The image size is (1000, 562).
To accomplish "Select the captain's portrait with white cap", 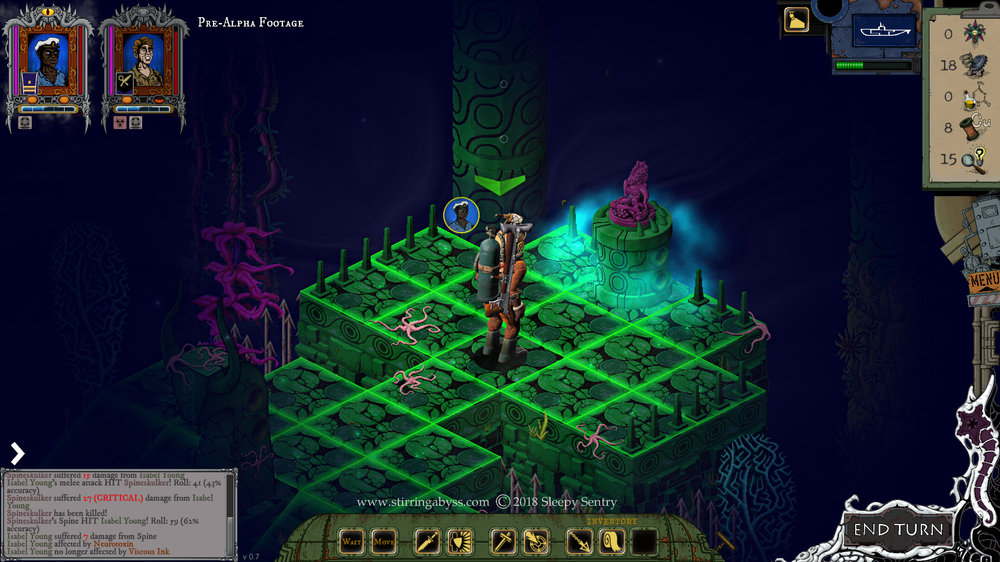I will point(49,59).
